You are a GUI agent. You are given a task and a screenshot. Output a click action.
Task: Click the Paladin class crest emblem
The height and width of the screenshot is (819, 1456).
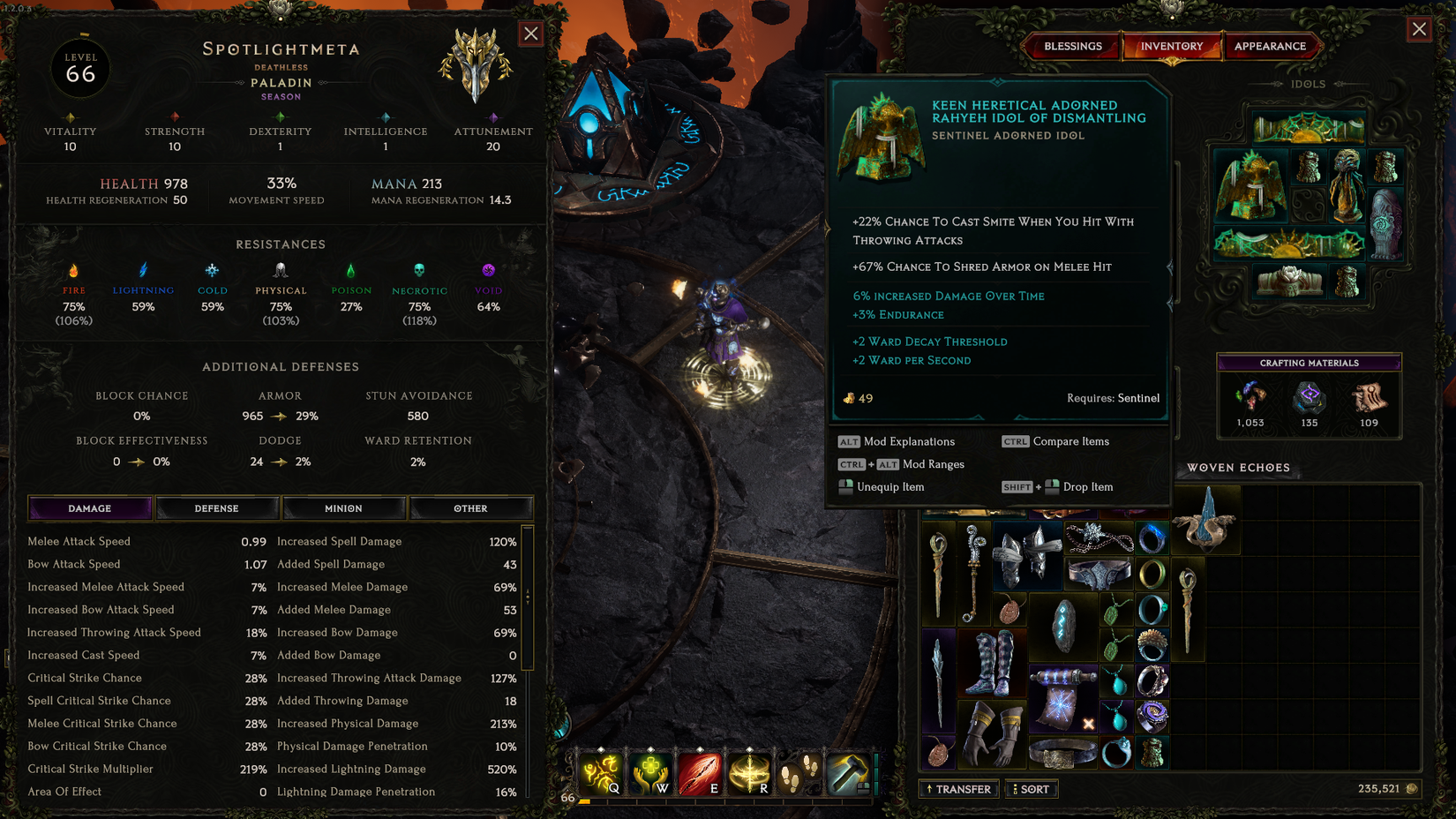point(477,66)
